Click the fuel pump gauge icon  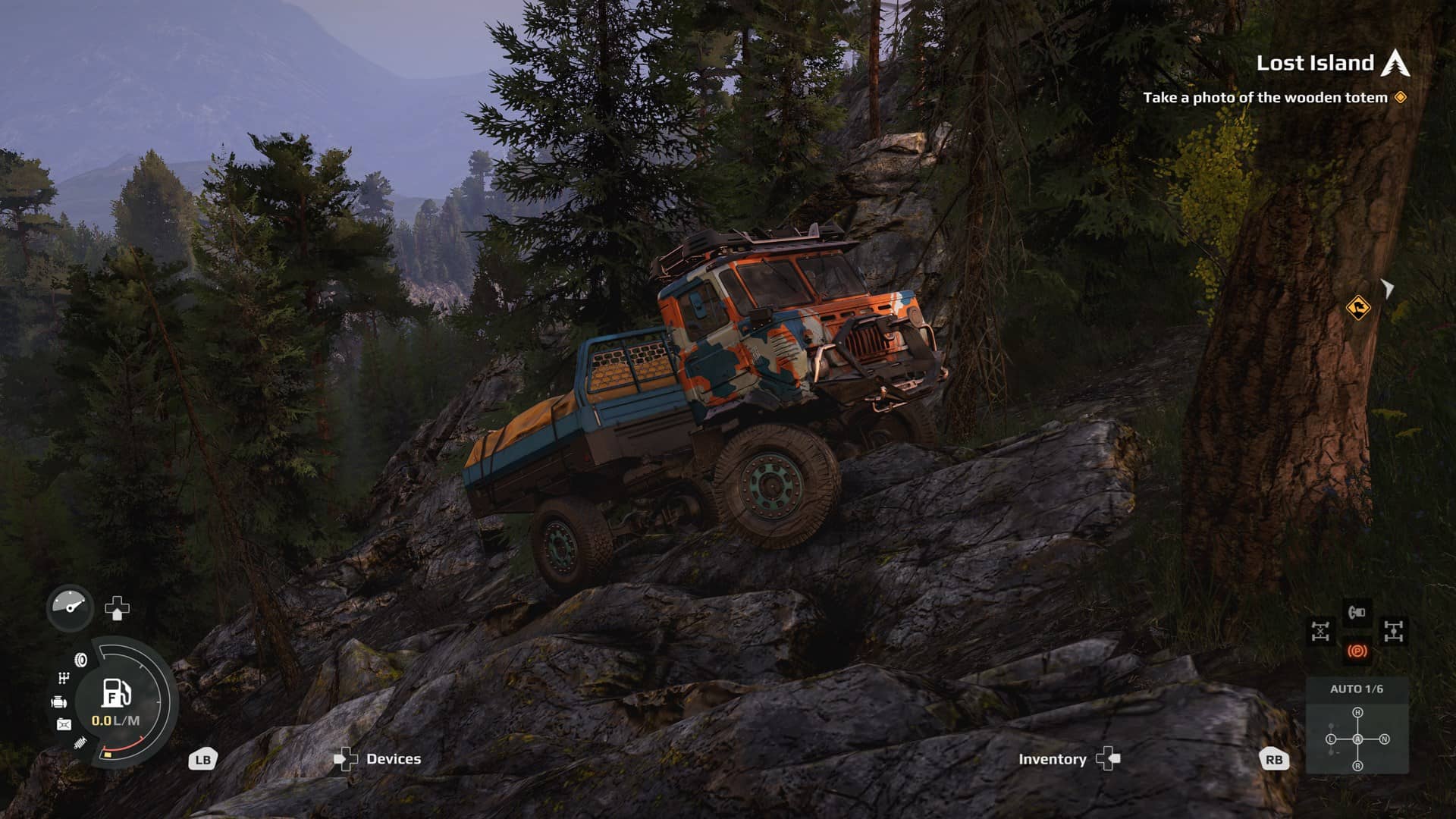click(115, 692)
